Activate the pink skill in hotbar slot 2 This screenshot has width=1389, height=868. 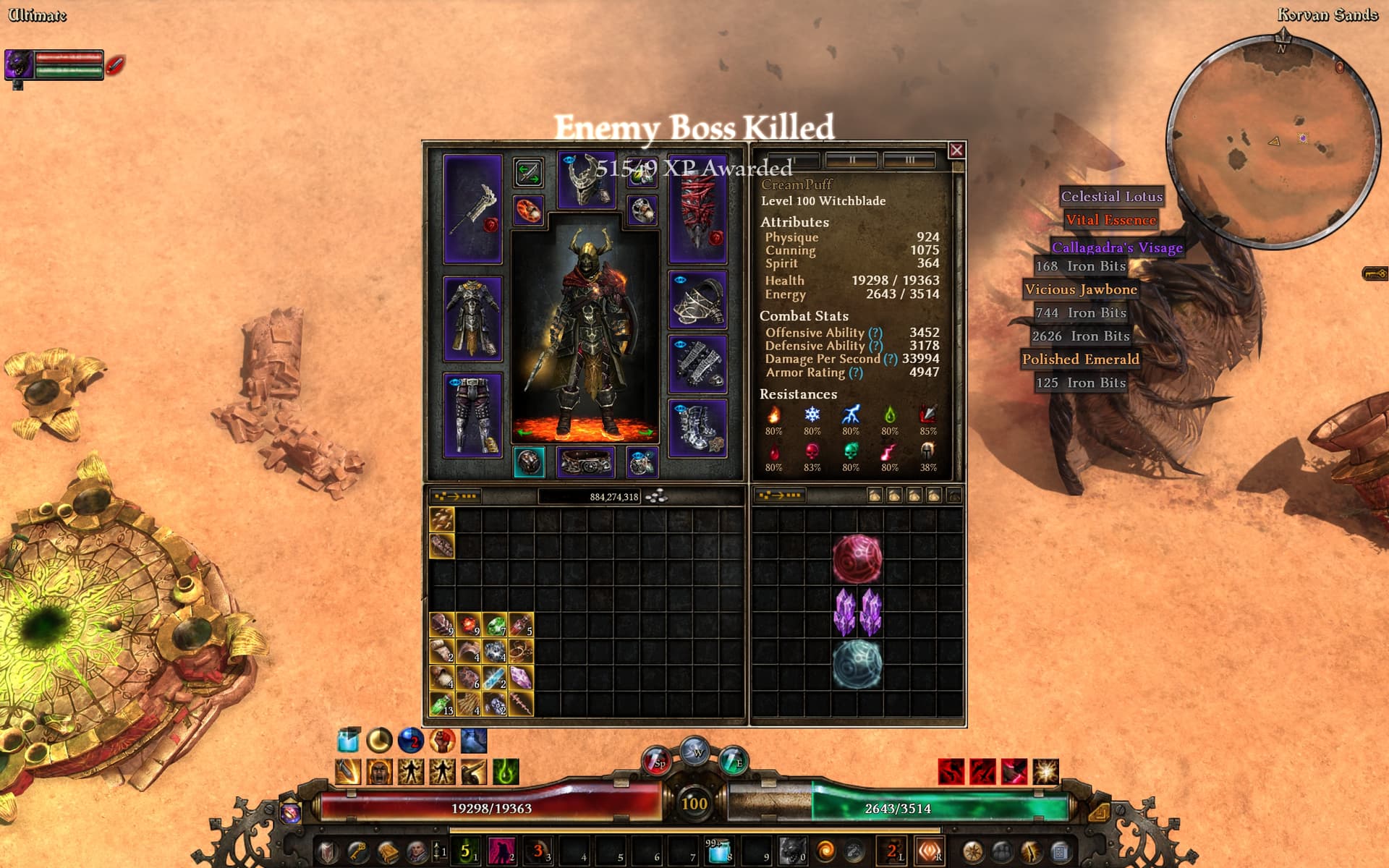coord(501,851)
